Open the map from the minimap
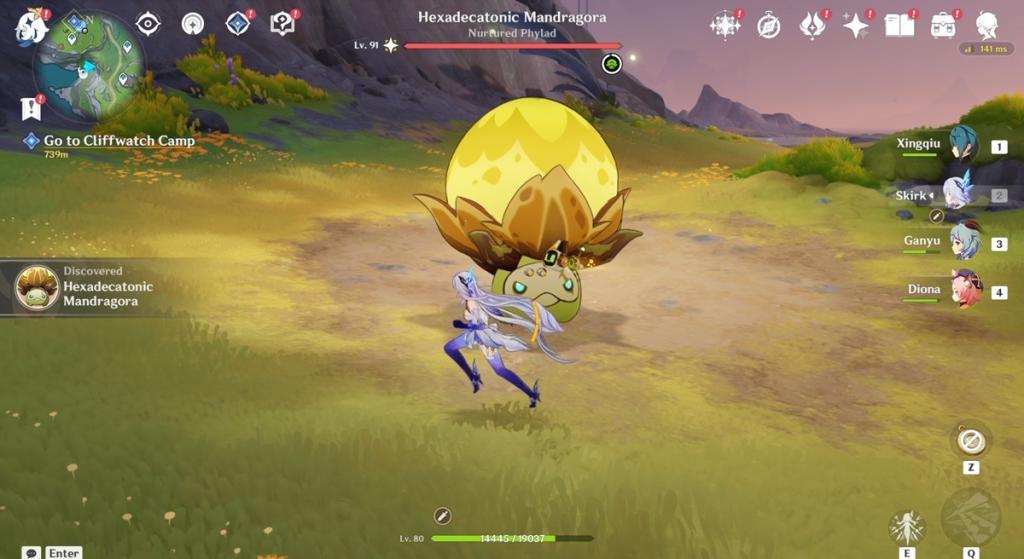Screen dimensions: 1024x559 89,68
